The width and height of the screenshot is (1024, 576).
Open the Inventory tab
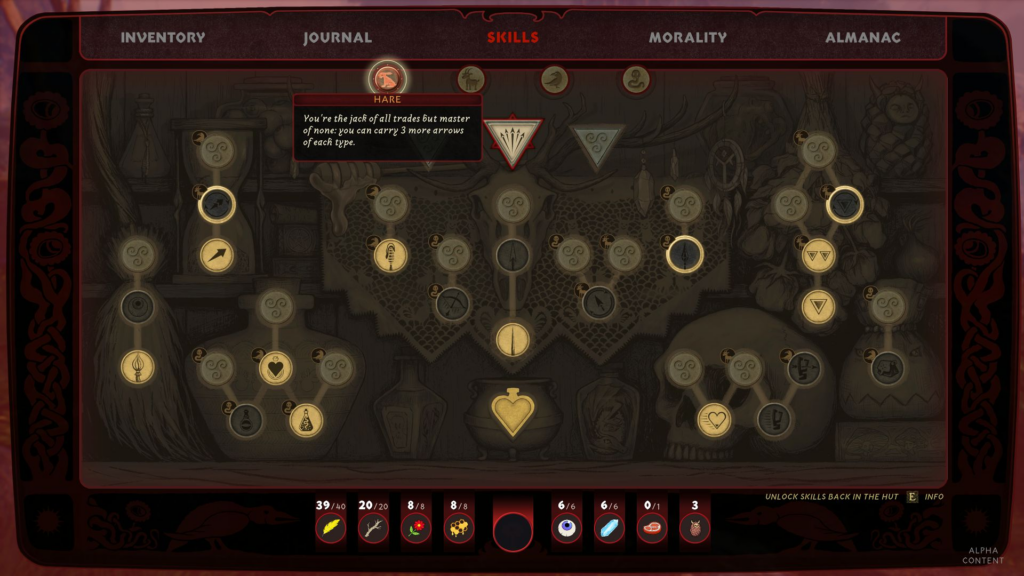click(x=162, y=38)
